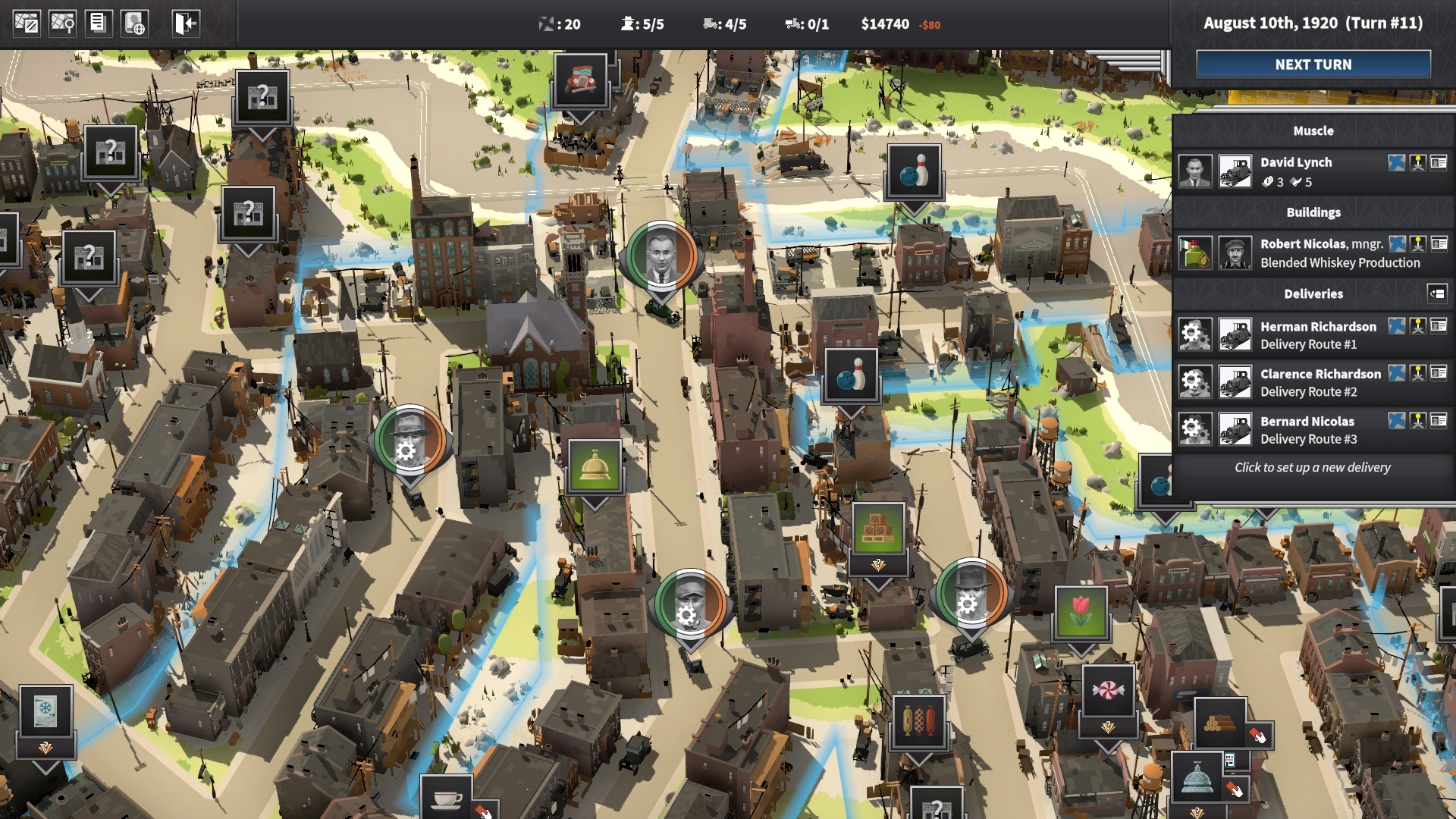Open the book with globe icon
Screen dimensions: 1456x819
[134, 23]
